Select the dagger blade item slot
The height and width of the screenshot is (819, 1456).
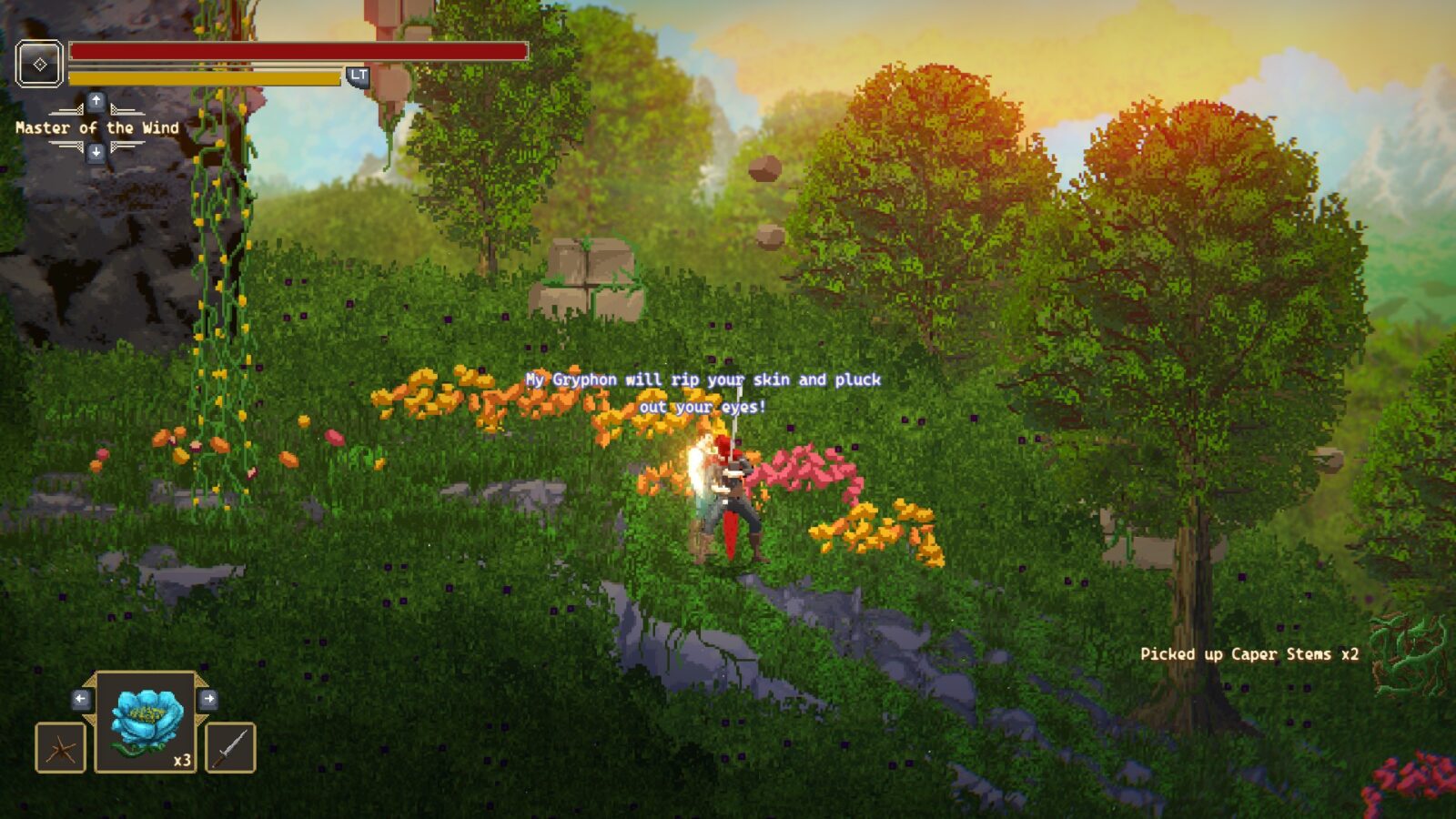230,748
